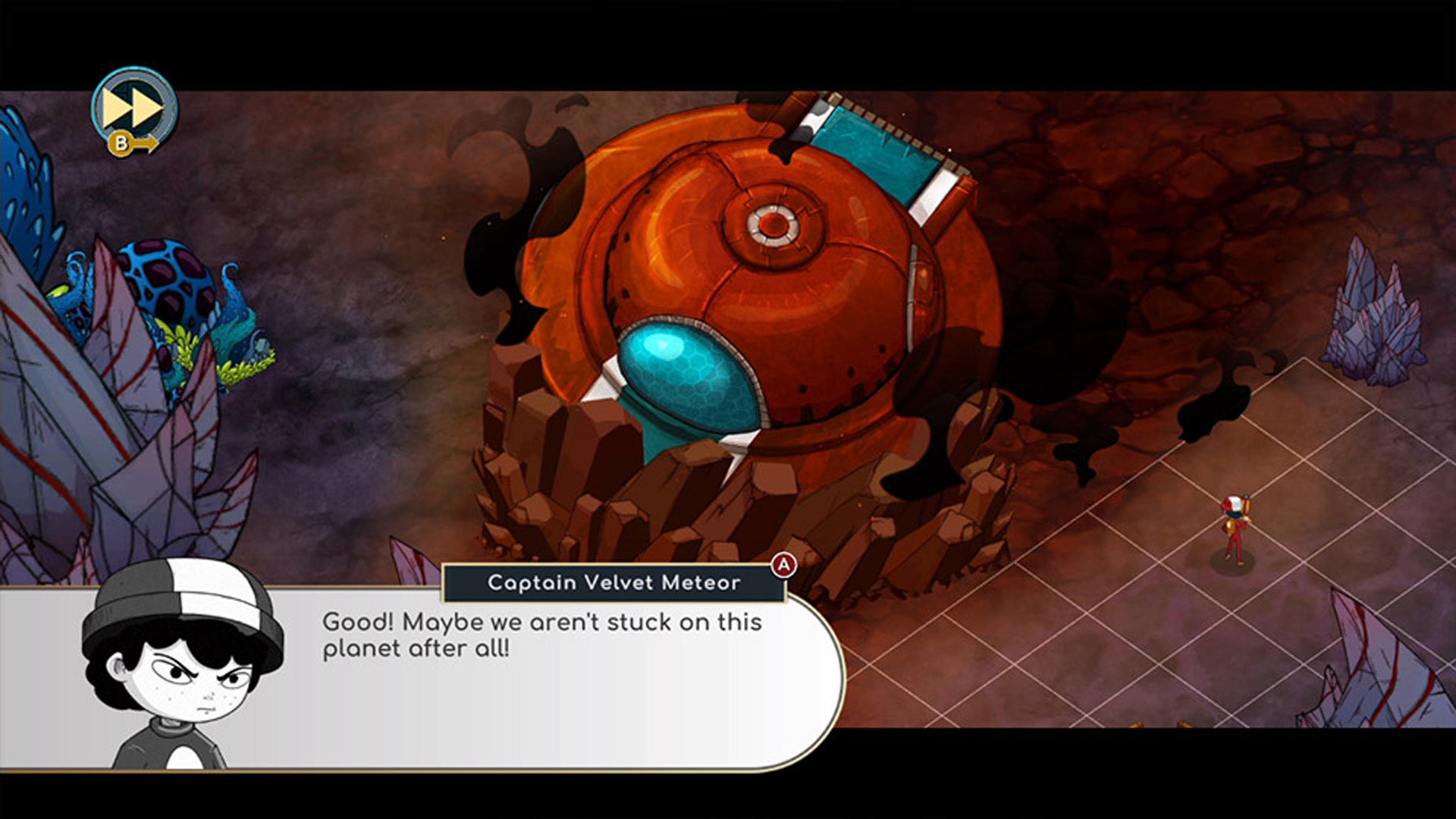Click the Captain Velvet Meteor name plate
This screenshot has height=819, width=1456.
[614, 584]
